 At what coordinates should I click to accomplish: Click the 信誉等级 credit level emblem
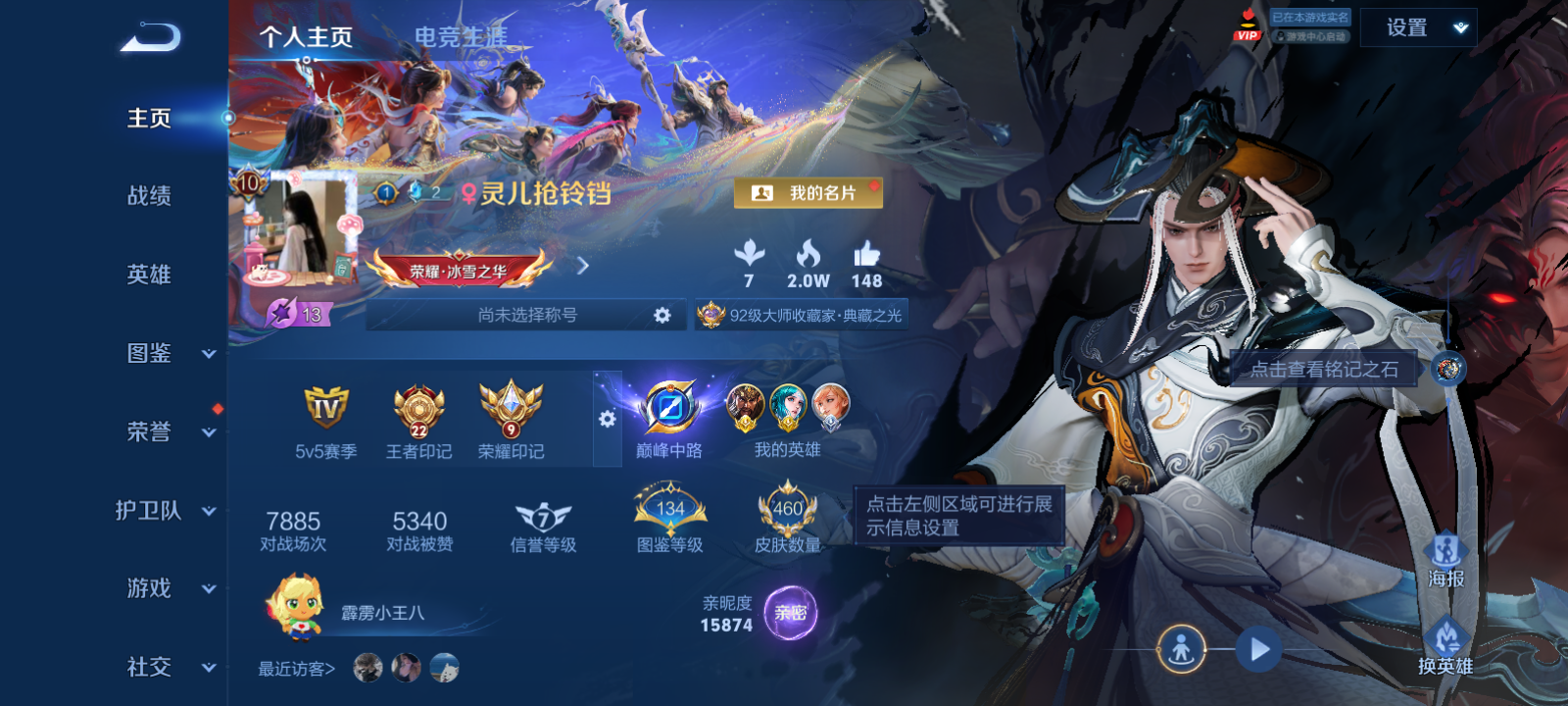tap(541, 514)
